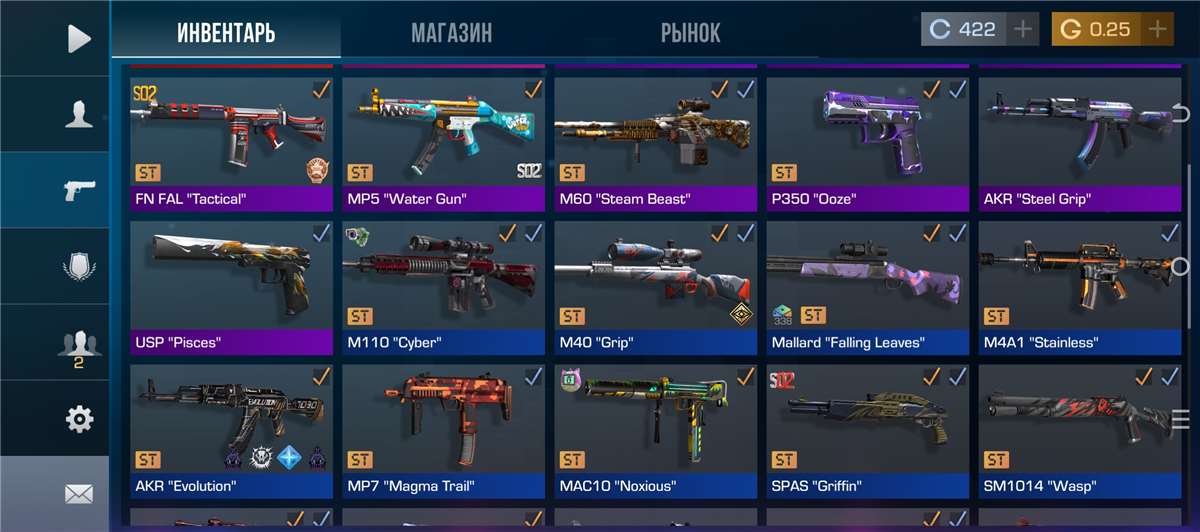The height and width of the screenshot is (532, 1200).
Task: Open the player profile icon
Action: pyautogui.click(x=78, y=114)
